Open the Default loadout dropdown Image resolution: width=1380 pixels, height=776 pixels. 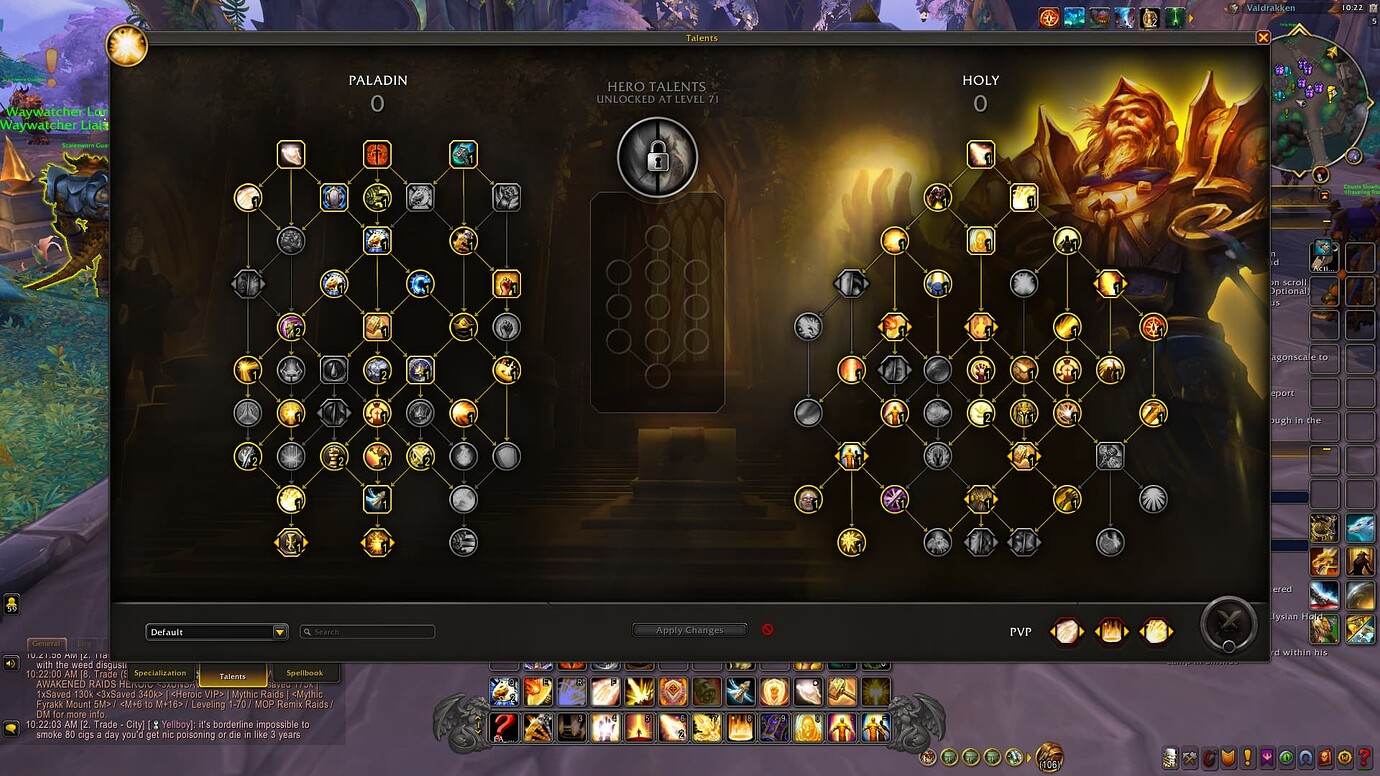click(216, 631)
